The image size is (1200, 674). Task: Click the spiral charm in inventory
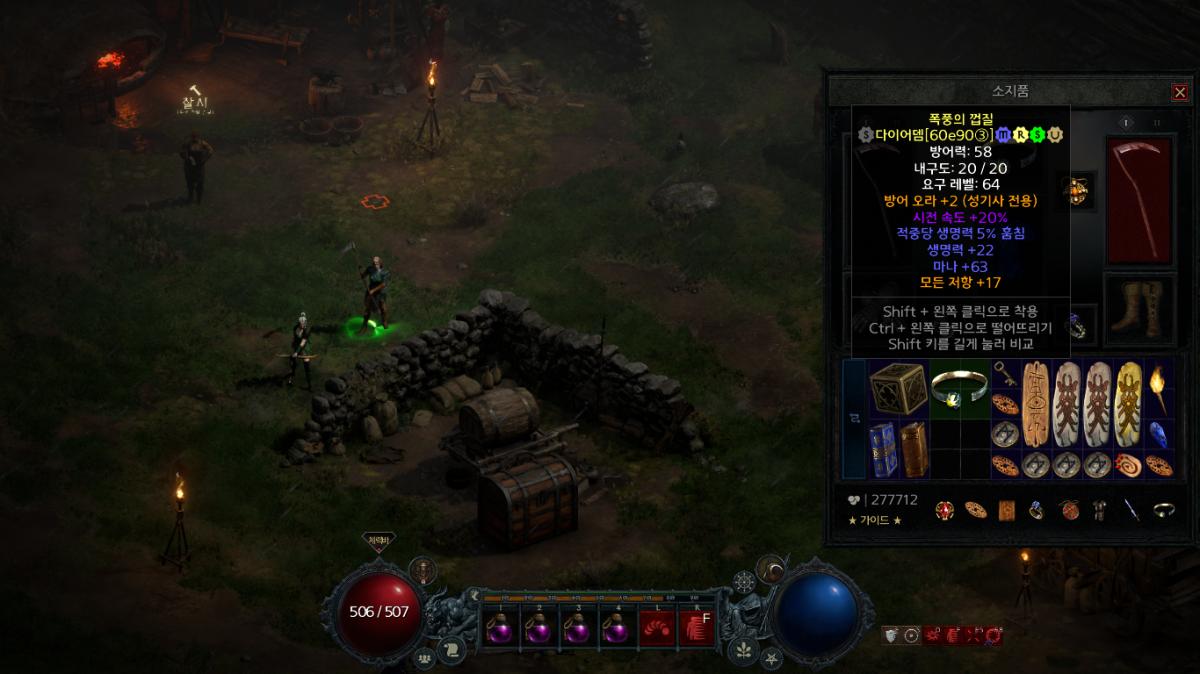tap(1129, 466)
